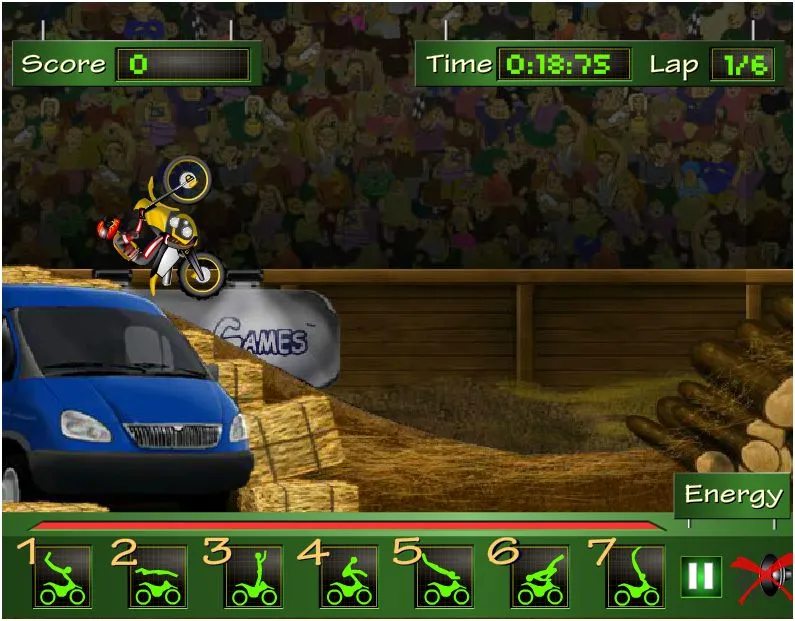Pause the game
This screenshot has width=795, height=621.
701,577
